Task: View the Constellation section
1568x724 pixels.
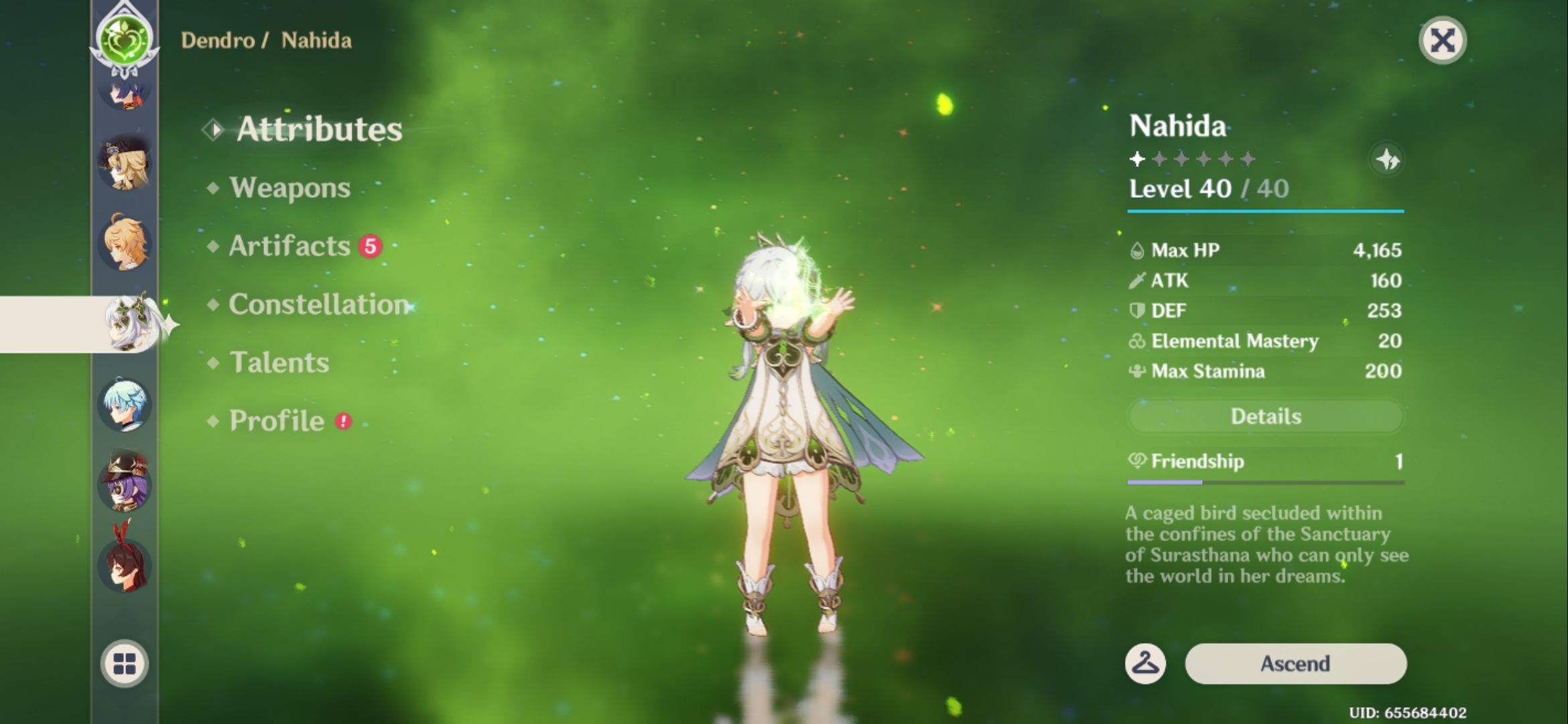Action: click(x=315, y=305)
